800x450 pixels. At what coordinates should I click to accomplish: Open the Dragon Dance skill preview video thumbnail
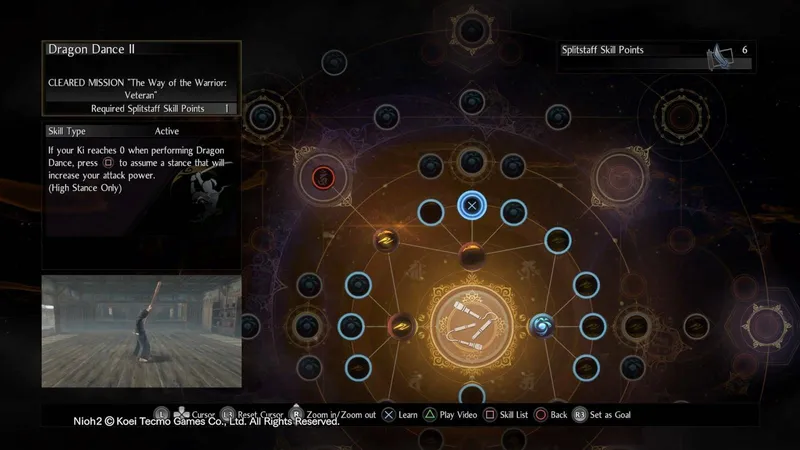tap(141, 331)
